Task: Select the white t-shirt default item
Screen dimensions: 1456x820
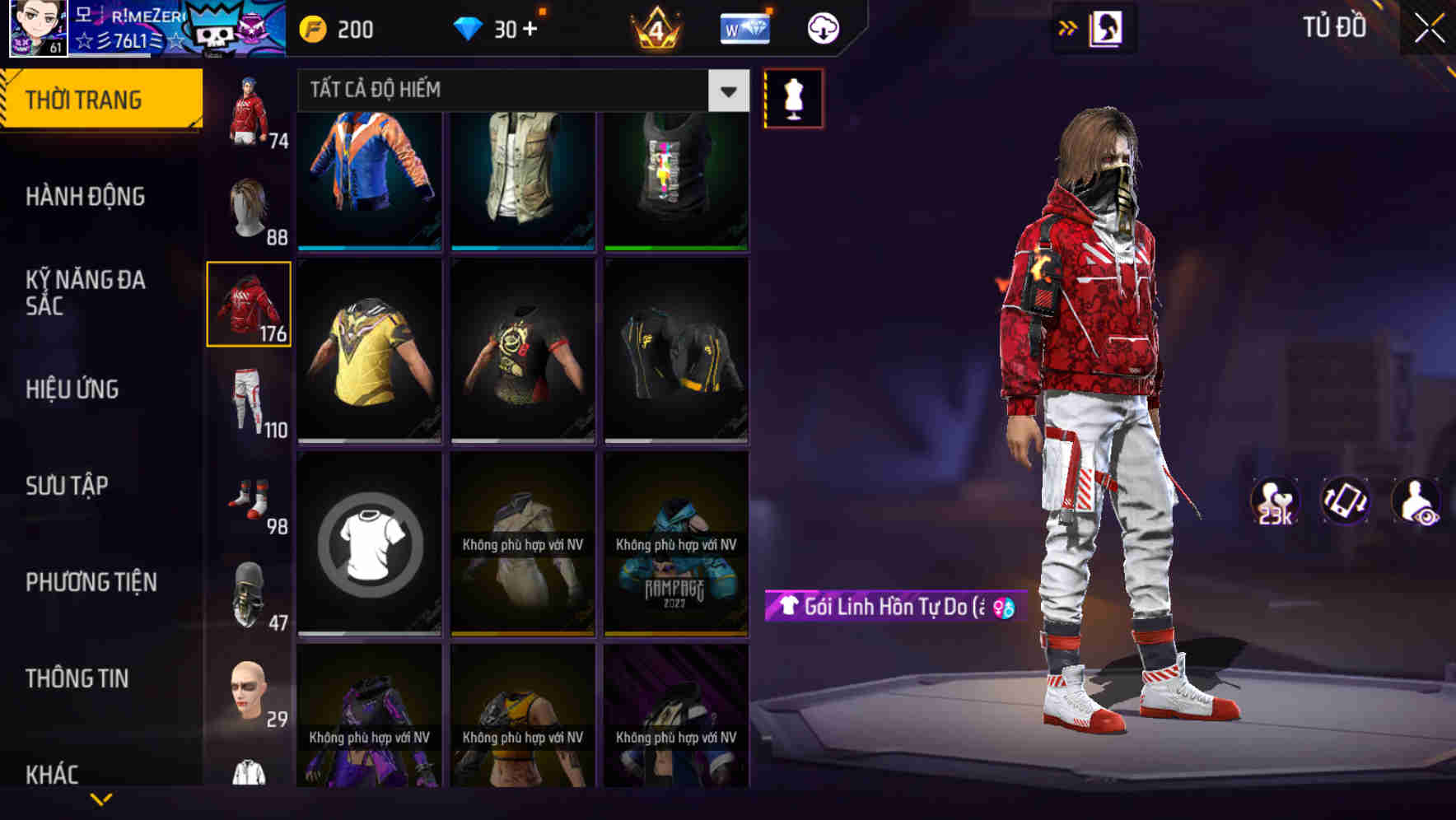Action: [x=369, y=543]
